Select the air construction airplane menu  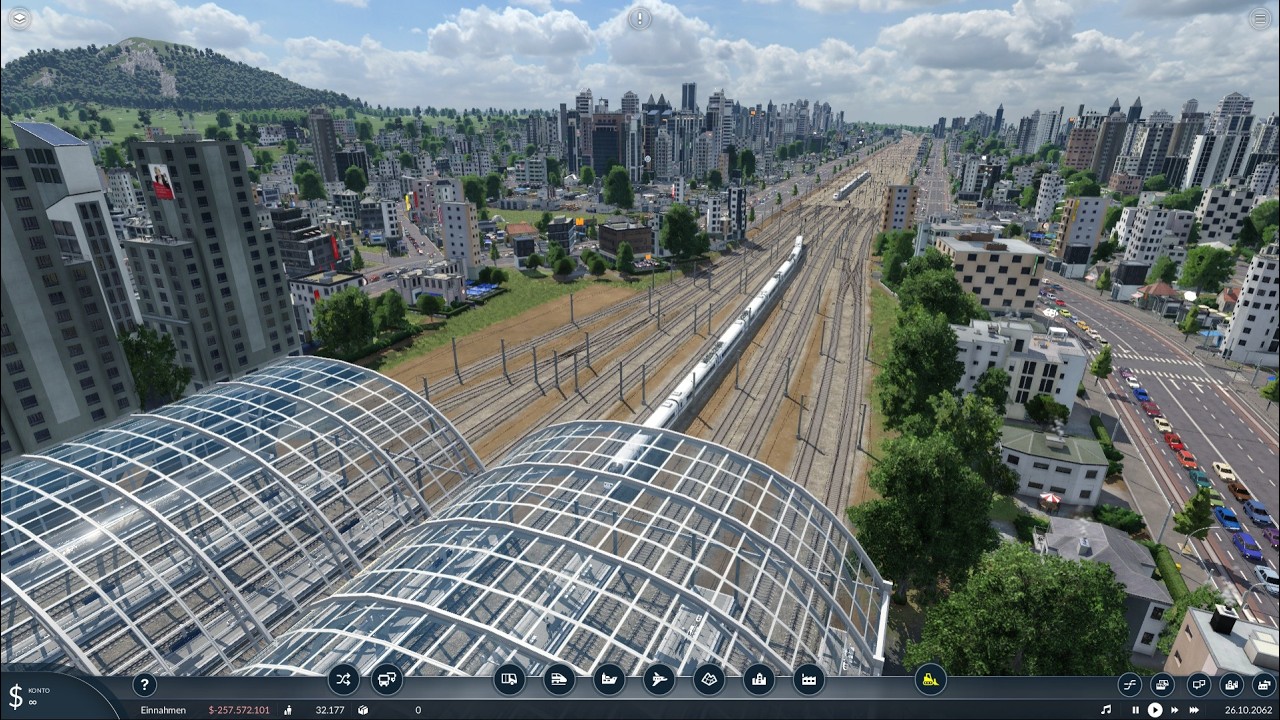point(659,680)
